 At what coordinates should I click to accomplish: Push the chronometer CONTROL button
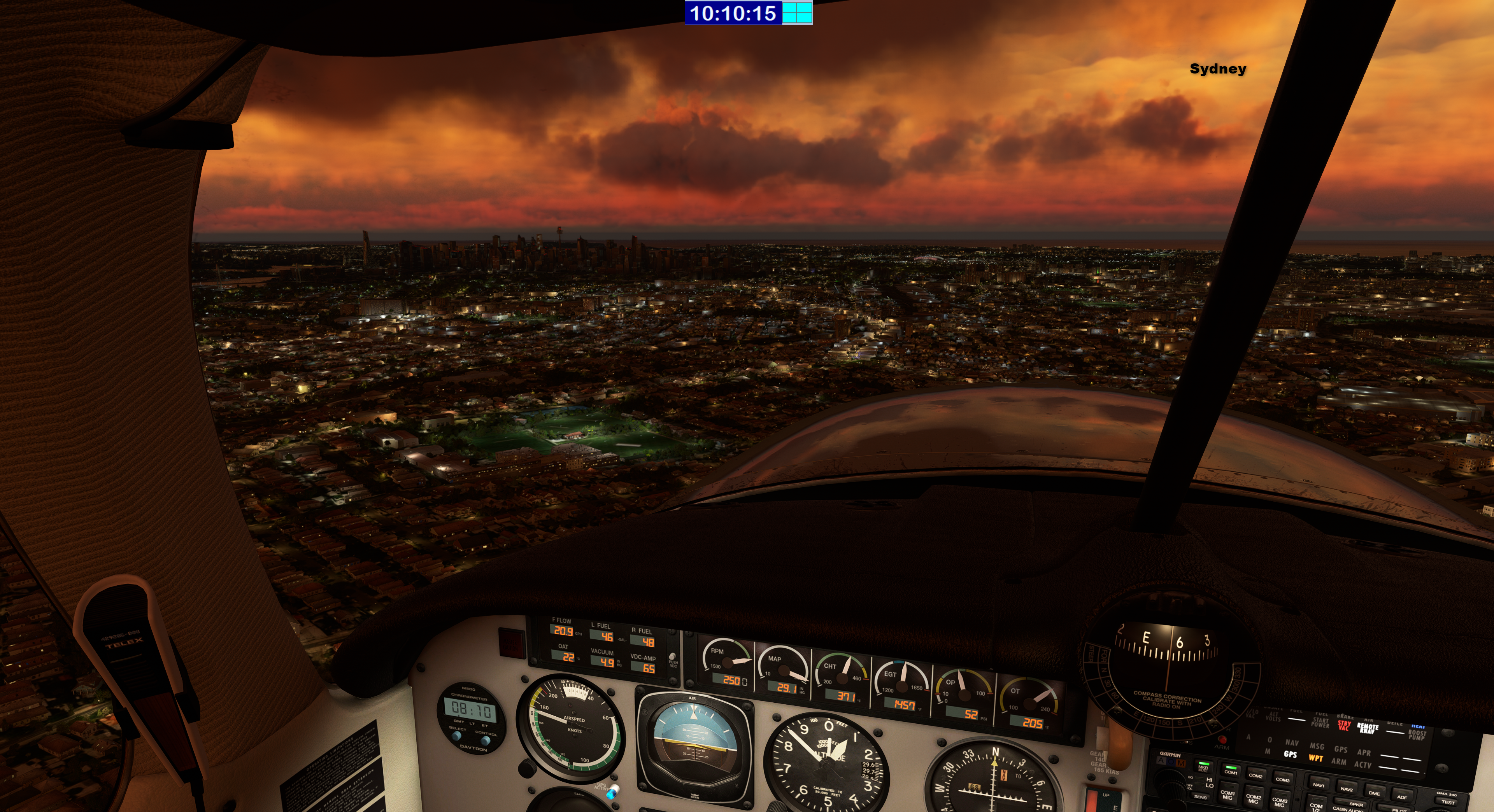click(x=485, y=740)
